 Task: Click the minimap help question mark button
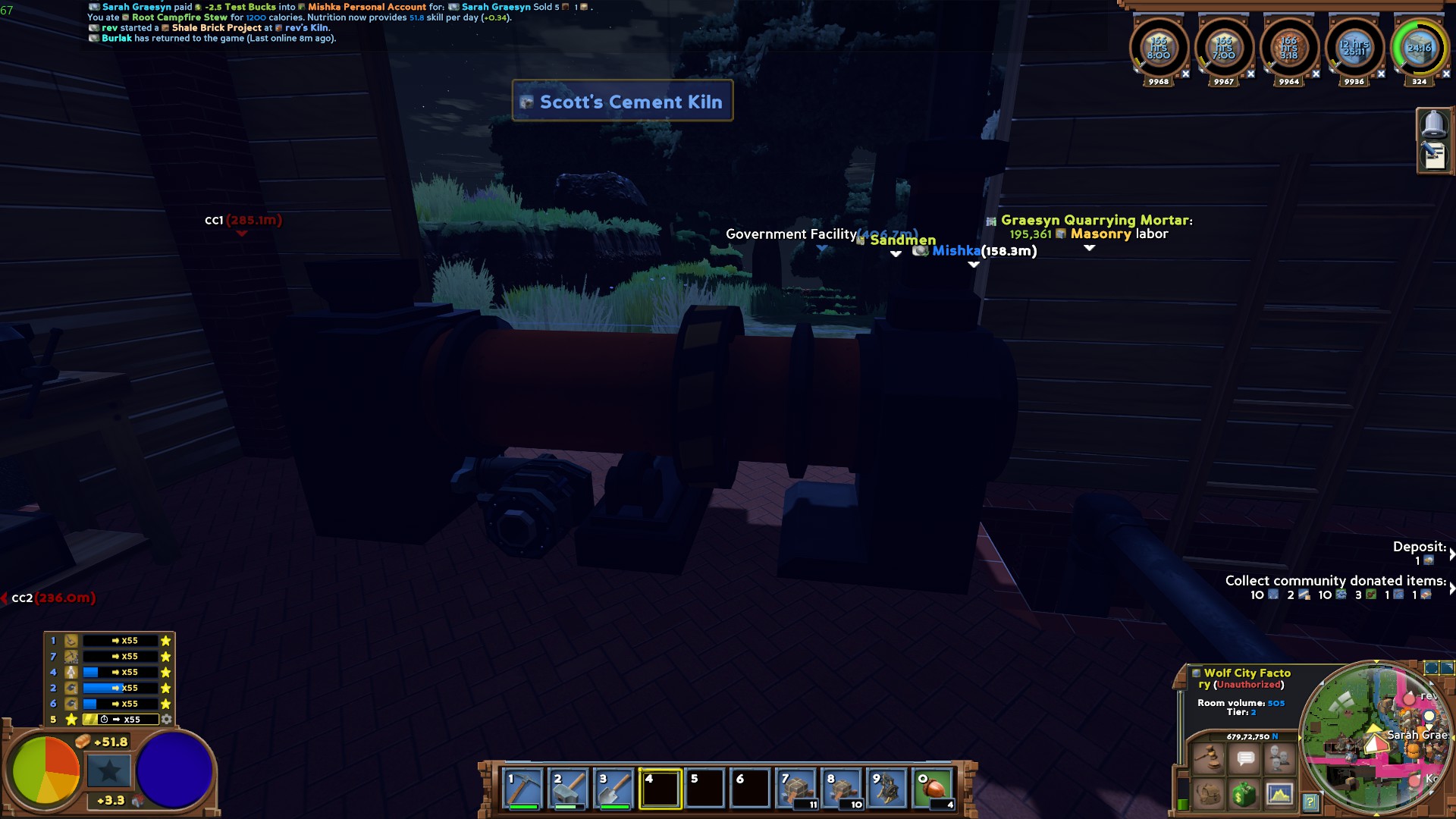[1310, 802]
